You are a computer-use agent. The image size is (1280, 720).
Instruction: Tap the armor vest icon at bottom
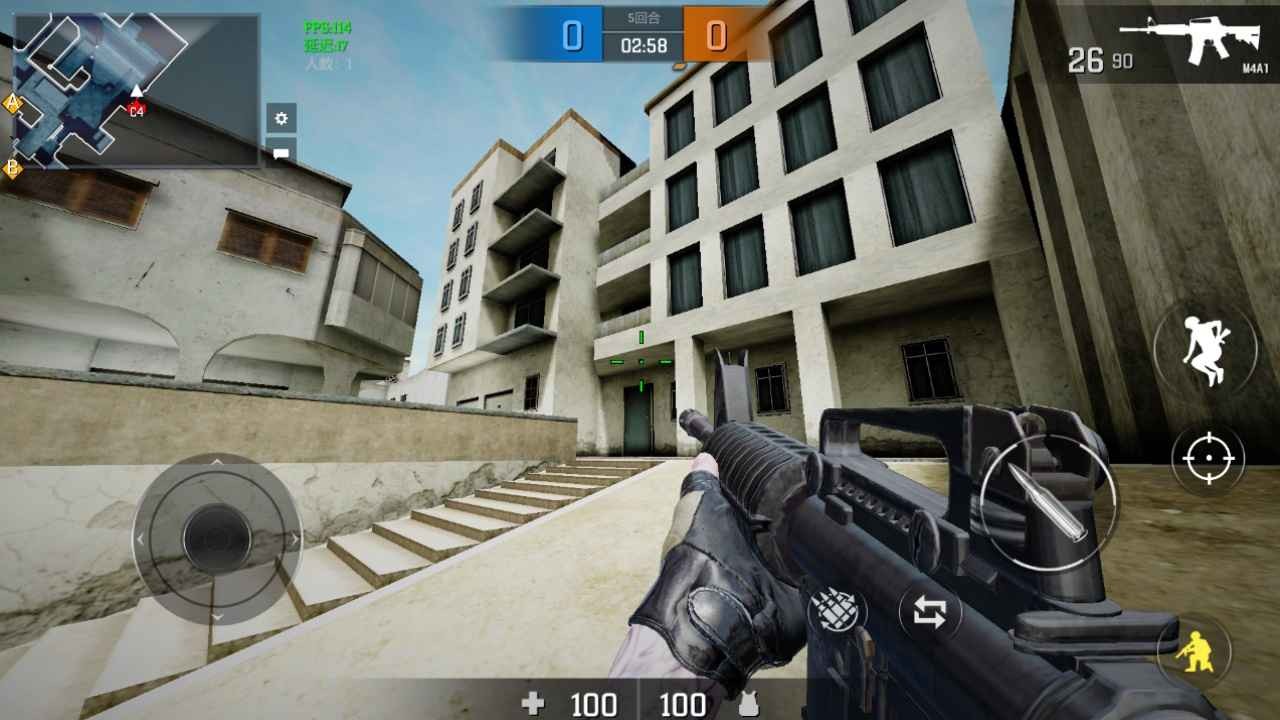[750, 703]
